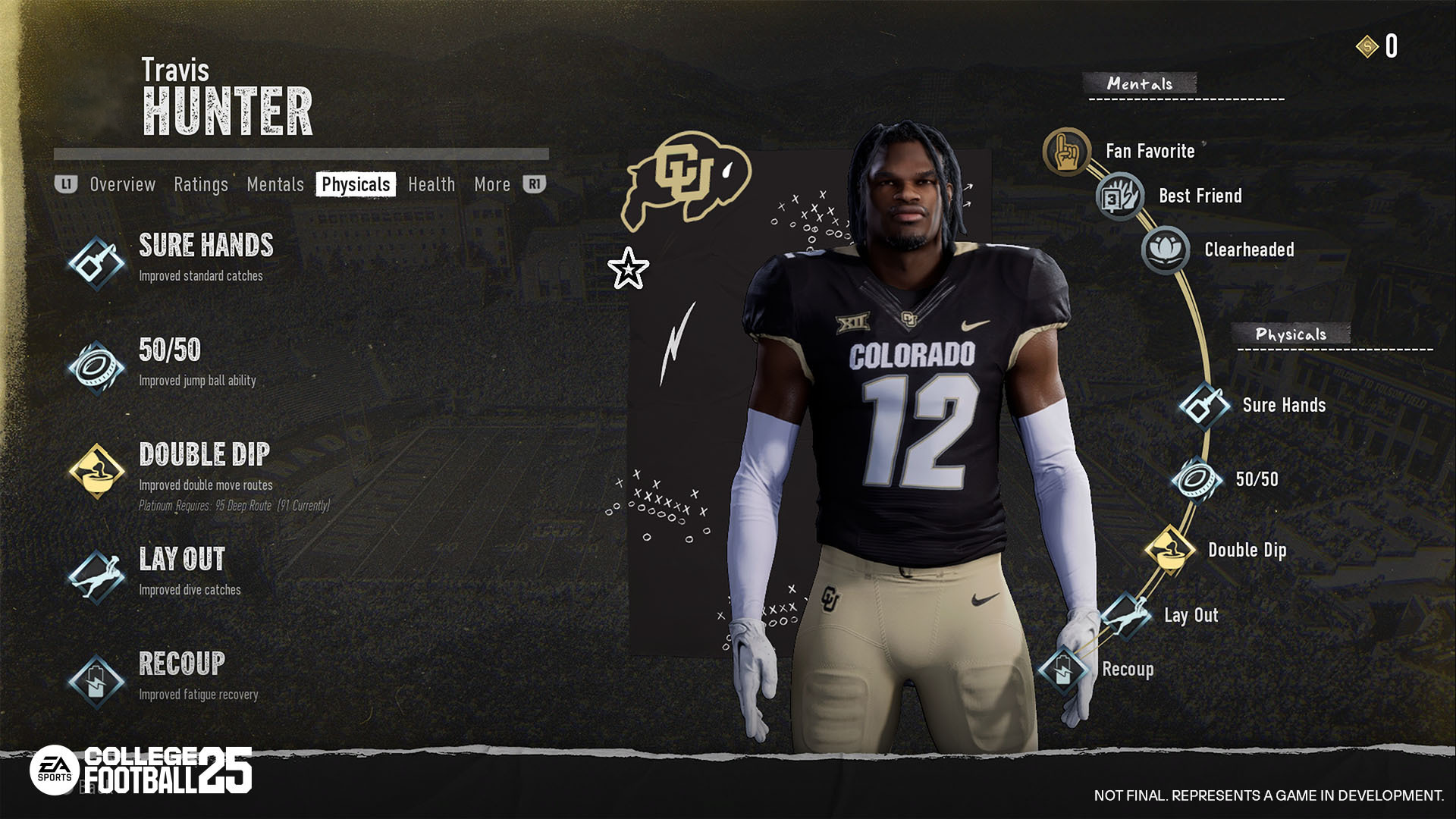Select the 50/50 coin icon on the arc
This screenshot has width=1456, height=819.
1197,480
